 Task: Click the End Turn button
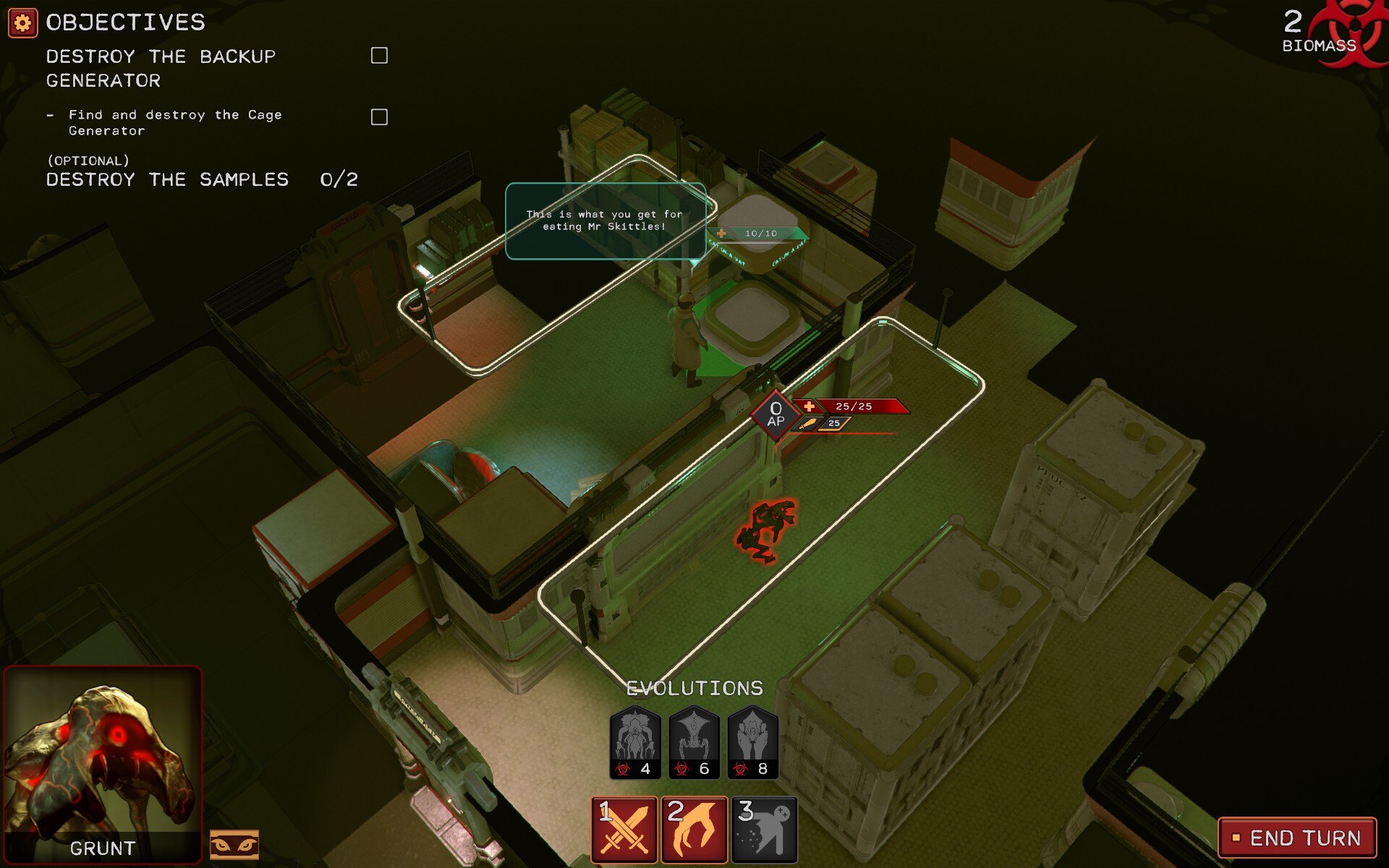pos(1297,838)
